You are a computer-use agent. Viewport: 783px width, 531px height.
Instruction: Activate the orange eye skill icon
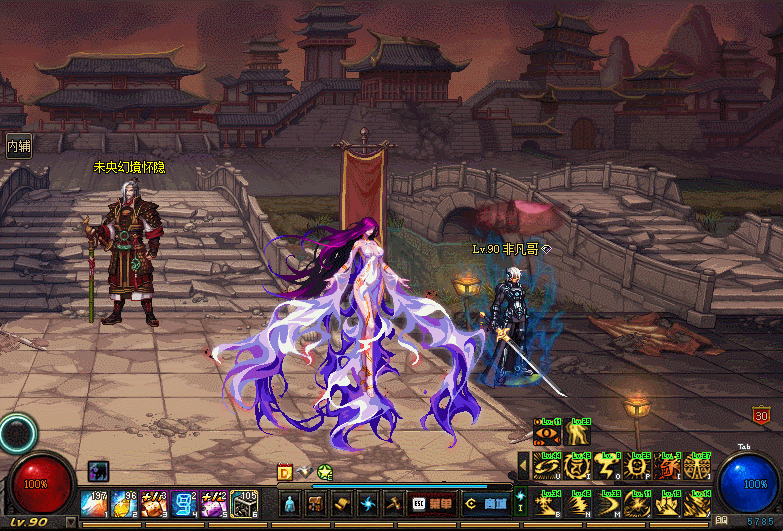point(547,434)
